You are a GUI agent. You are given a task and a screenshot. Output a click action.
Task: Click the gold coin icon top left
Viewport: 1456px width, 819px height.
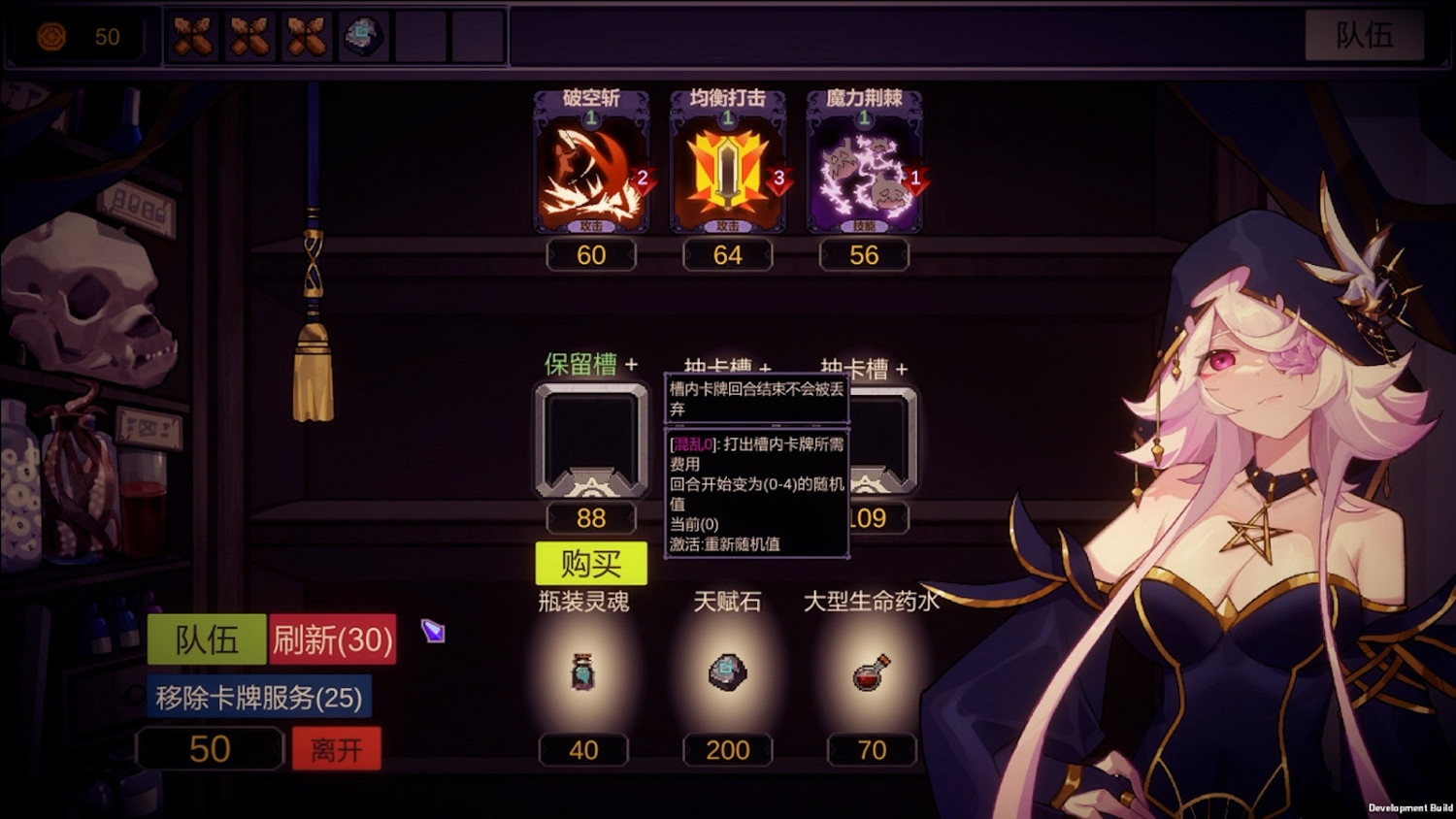point(53,36)
